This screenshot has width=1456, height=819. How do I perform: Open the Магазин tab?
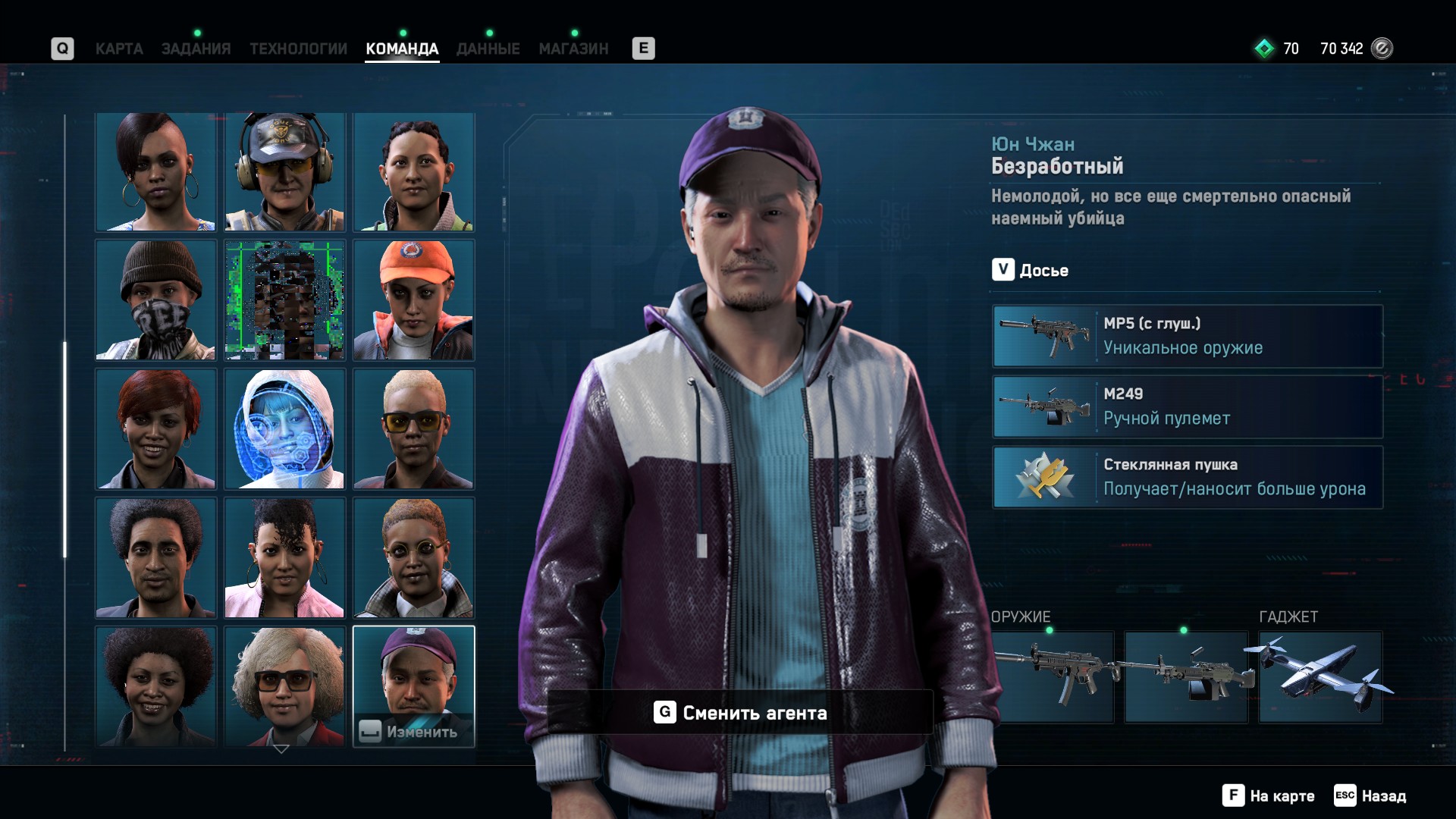coord(573,49)
